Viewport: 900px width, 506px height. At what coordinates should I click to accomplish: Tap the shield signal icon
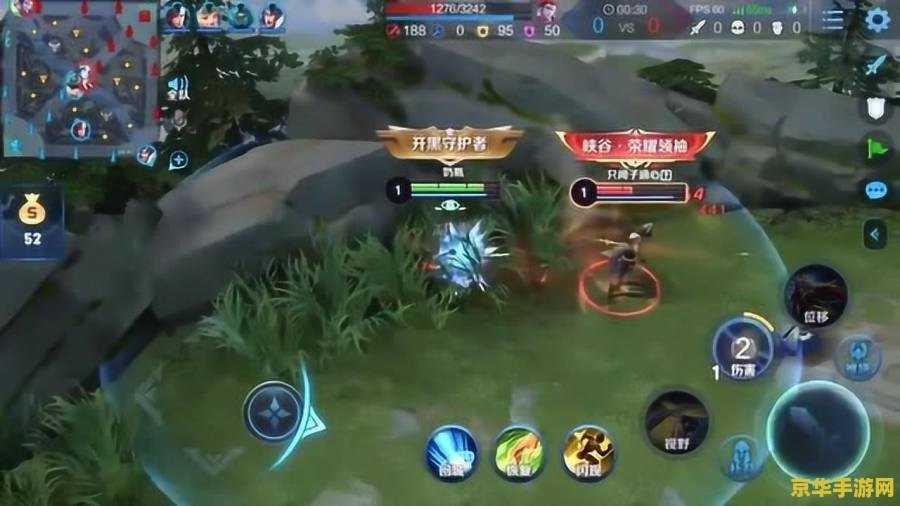tap(876, 108)
